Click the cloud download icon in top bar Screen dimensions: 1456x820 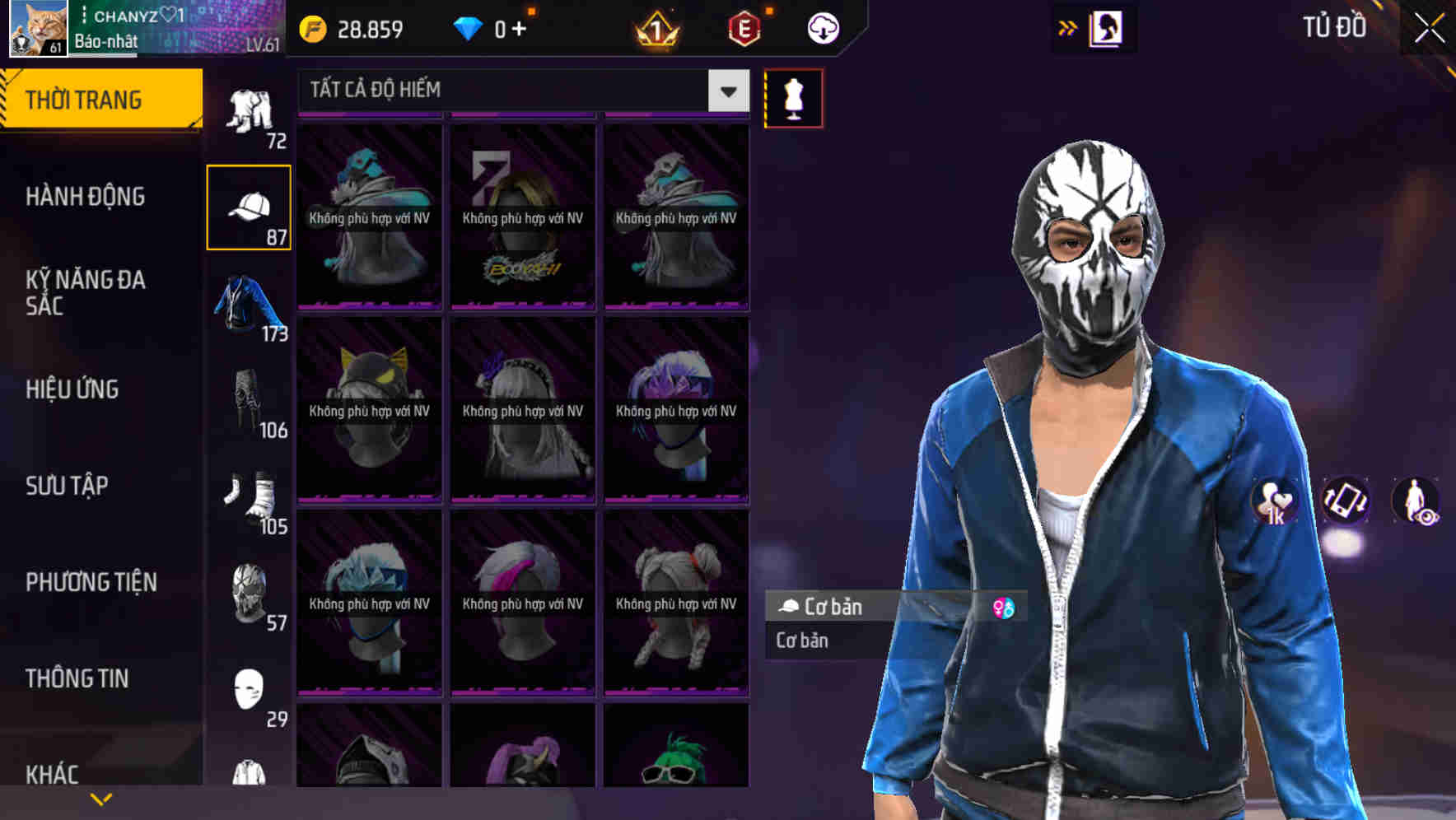tap(822, 27)
